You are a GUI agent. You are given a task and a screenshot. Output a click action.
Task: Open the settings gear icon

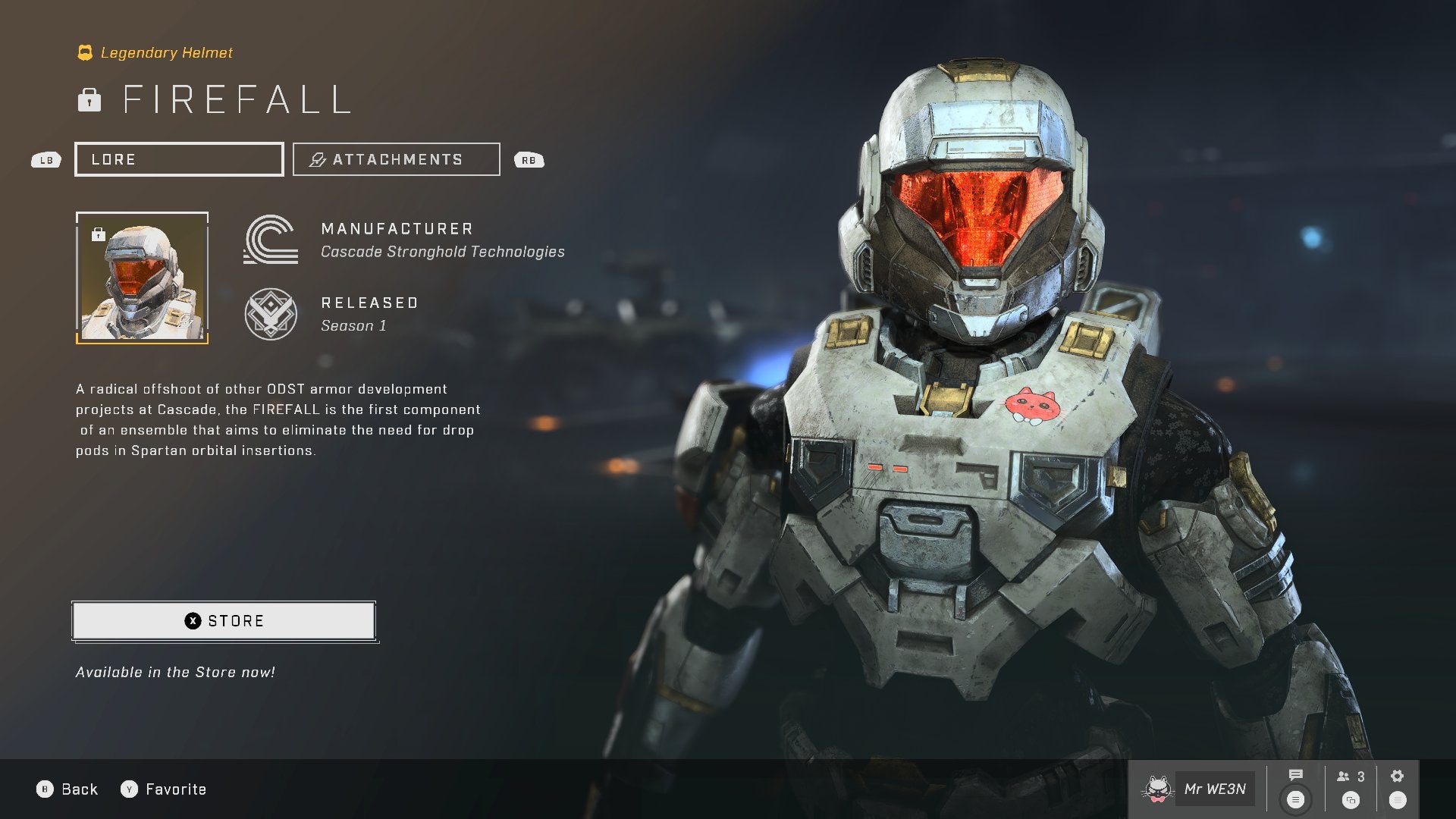[x=1396, y=775]
